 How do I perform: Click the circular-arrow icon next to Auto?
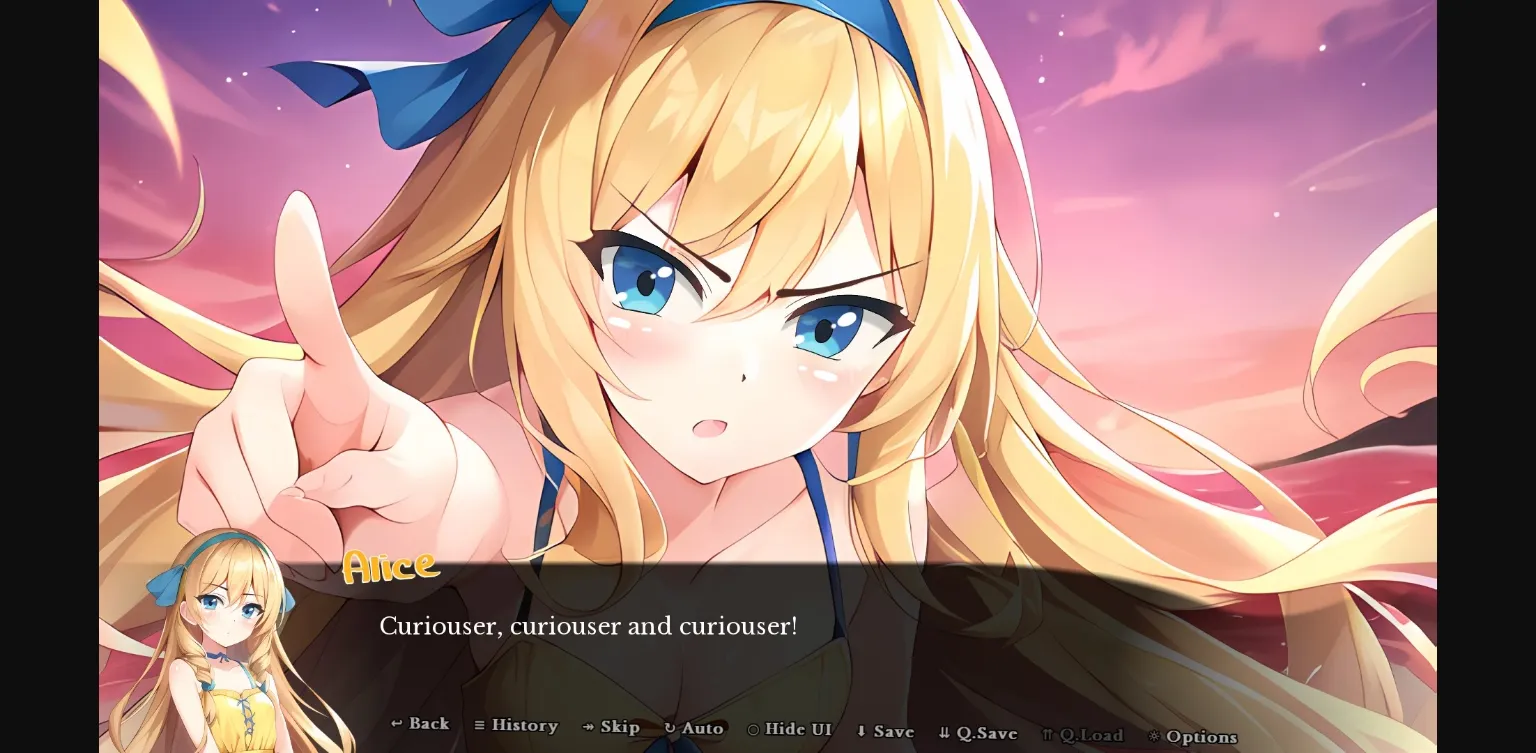click(669, 728)
